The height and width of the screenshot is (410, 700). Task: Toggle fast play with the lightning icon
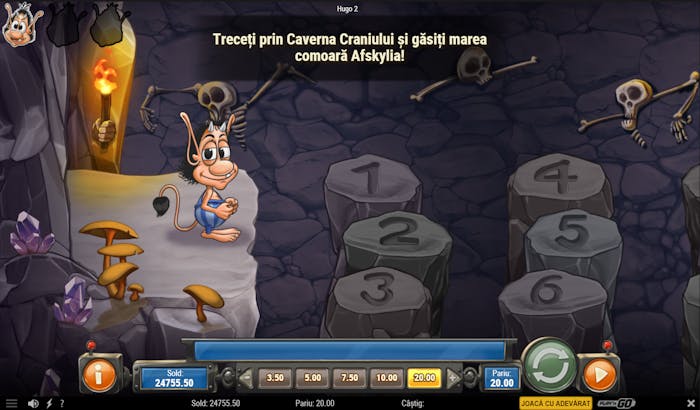pos(50,403)
